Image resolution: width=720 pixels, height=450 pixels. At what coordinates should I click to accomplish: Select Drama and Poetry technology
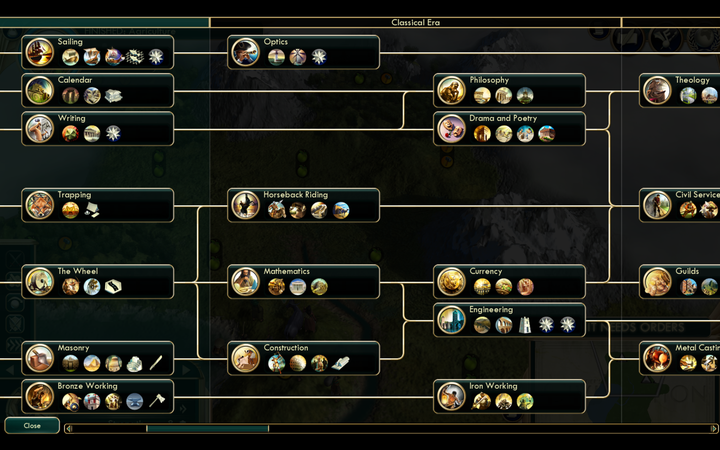click(510, 128)
